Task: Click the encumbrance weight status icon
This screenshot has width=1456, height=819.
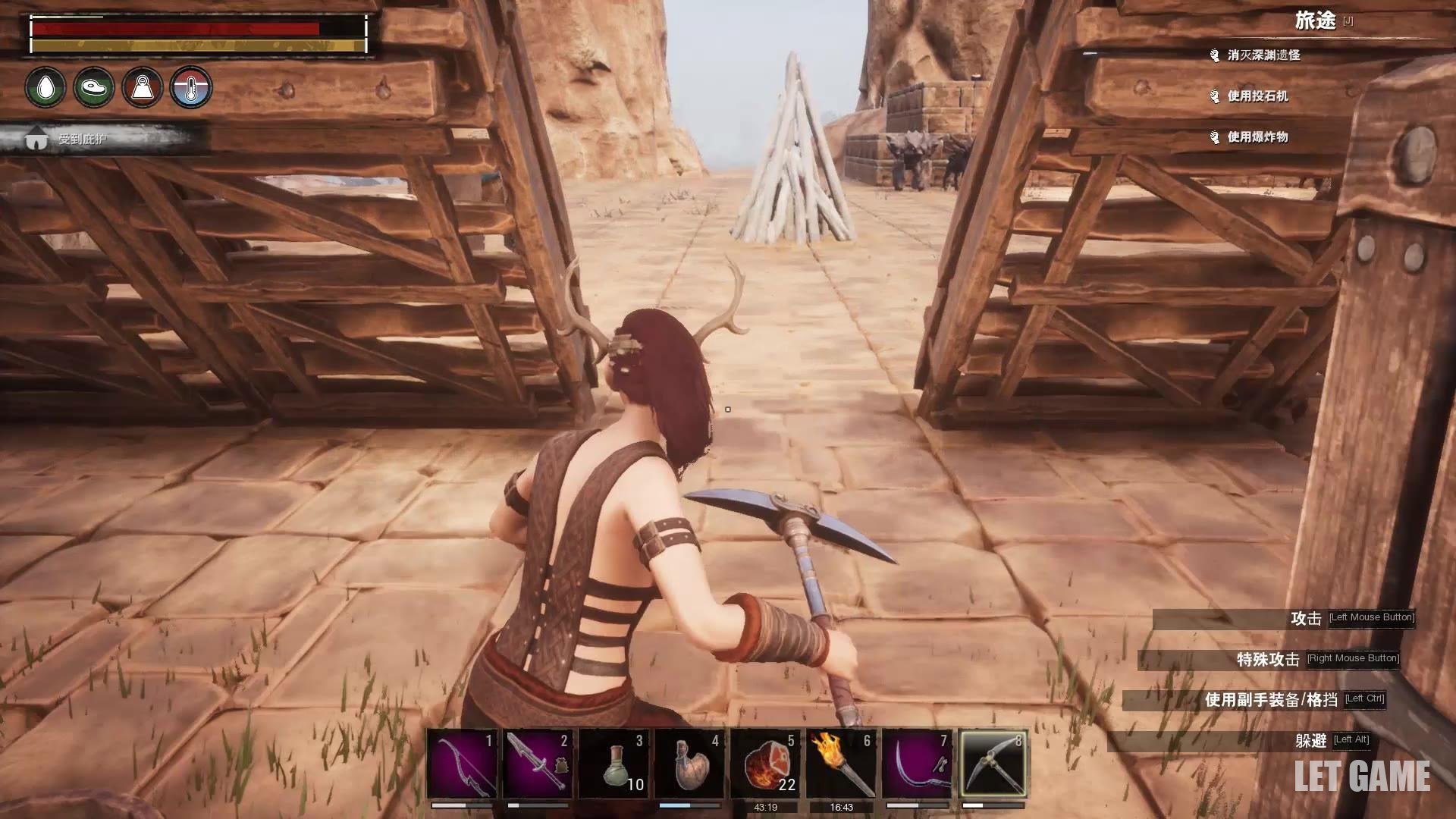Action: (143, 87)
